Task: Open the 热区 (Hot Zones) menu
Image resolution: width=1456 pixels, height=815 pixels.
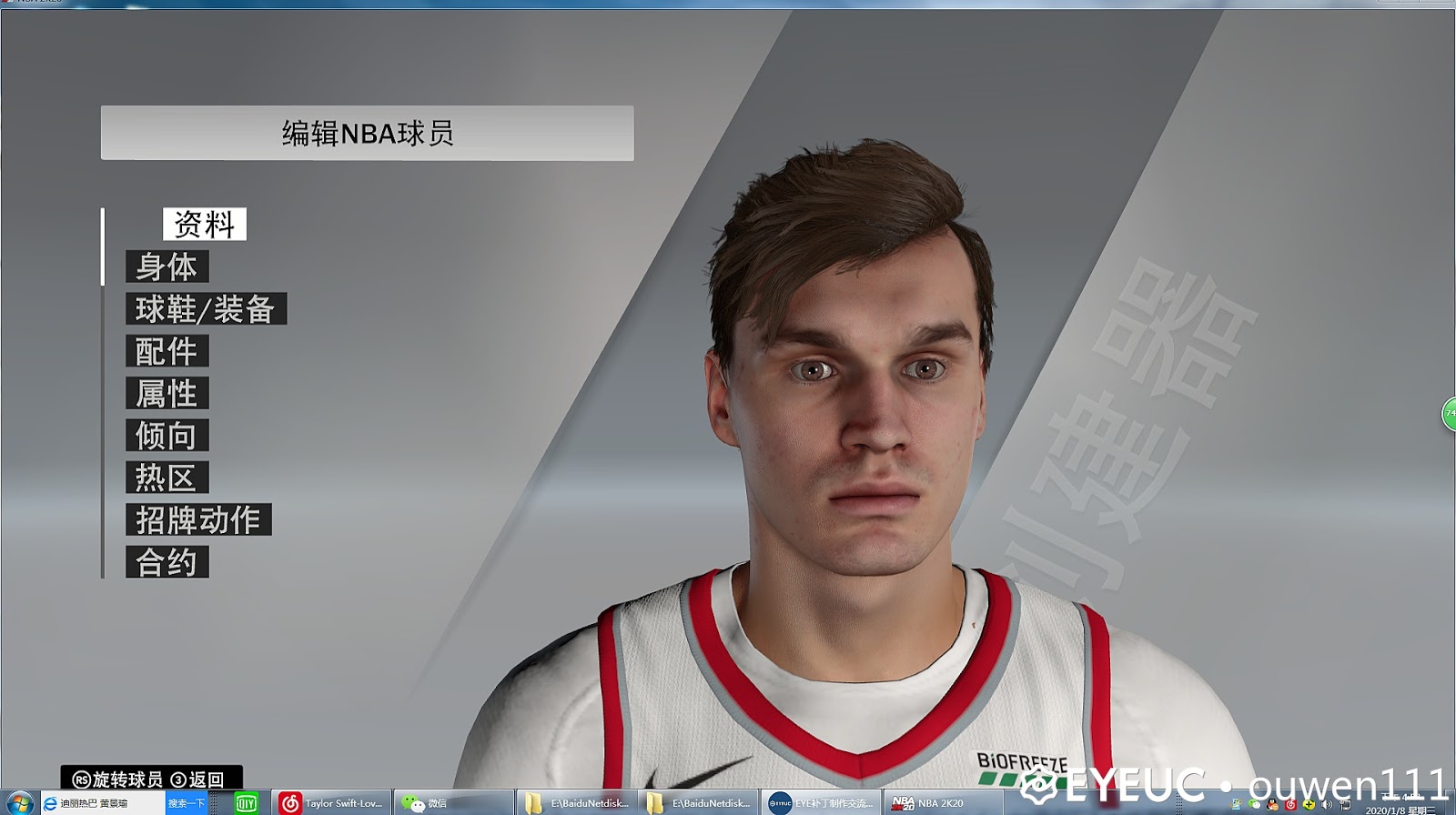Action: (167, 478)
